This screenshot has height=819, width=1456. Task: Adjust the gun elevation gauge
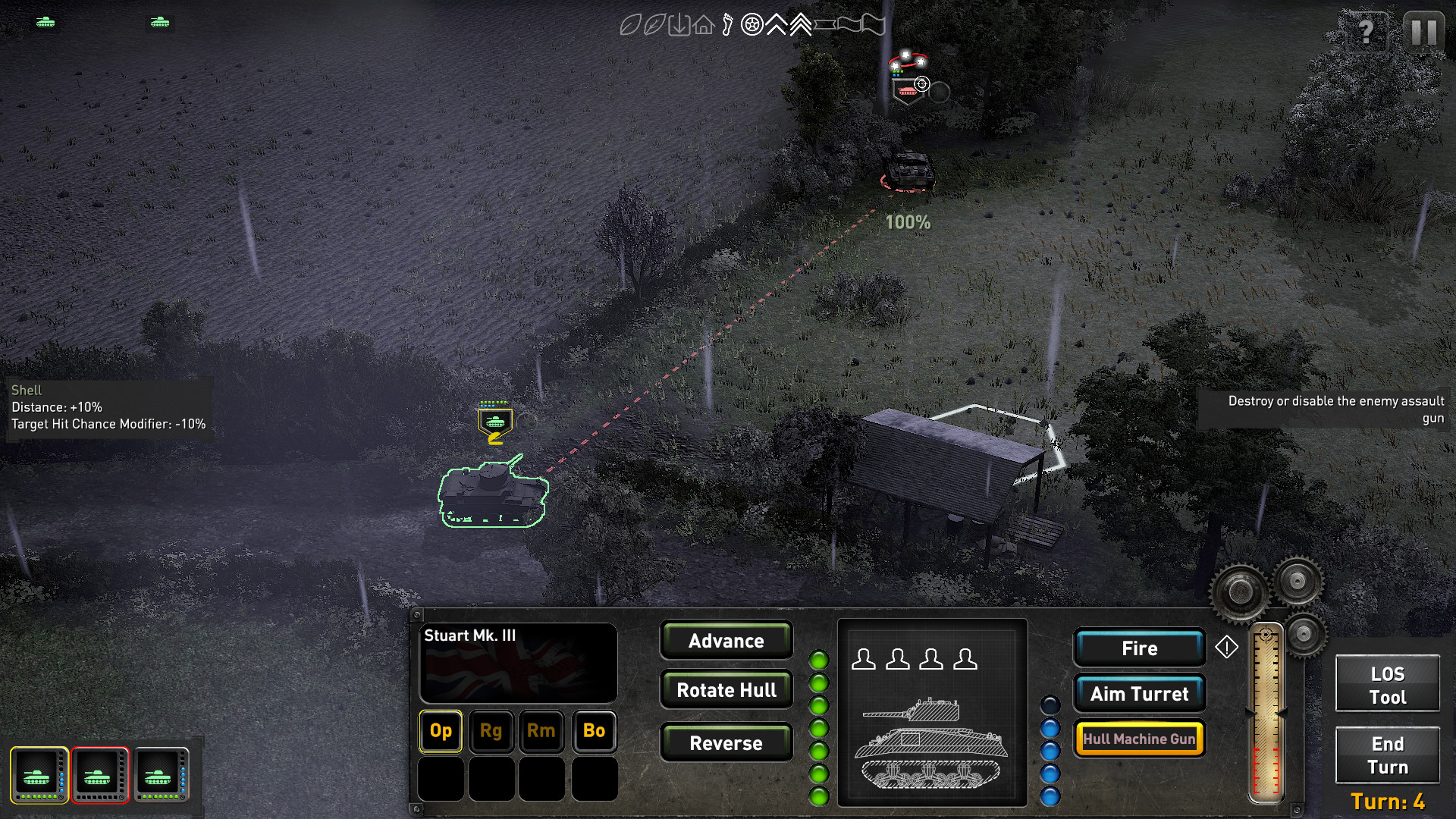click(x=1267, y=713)
